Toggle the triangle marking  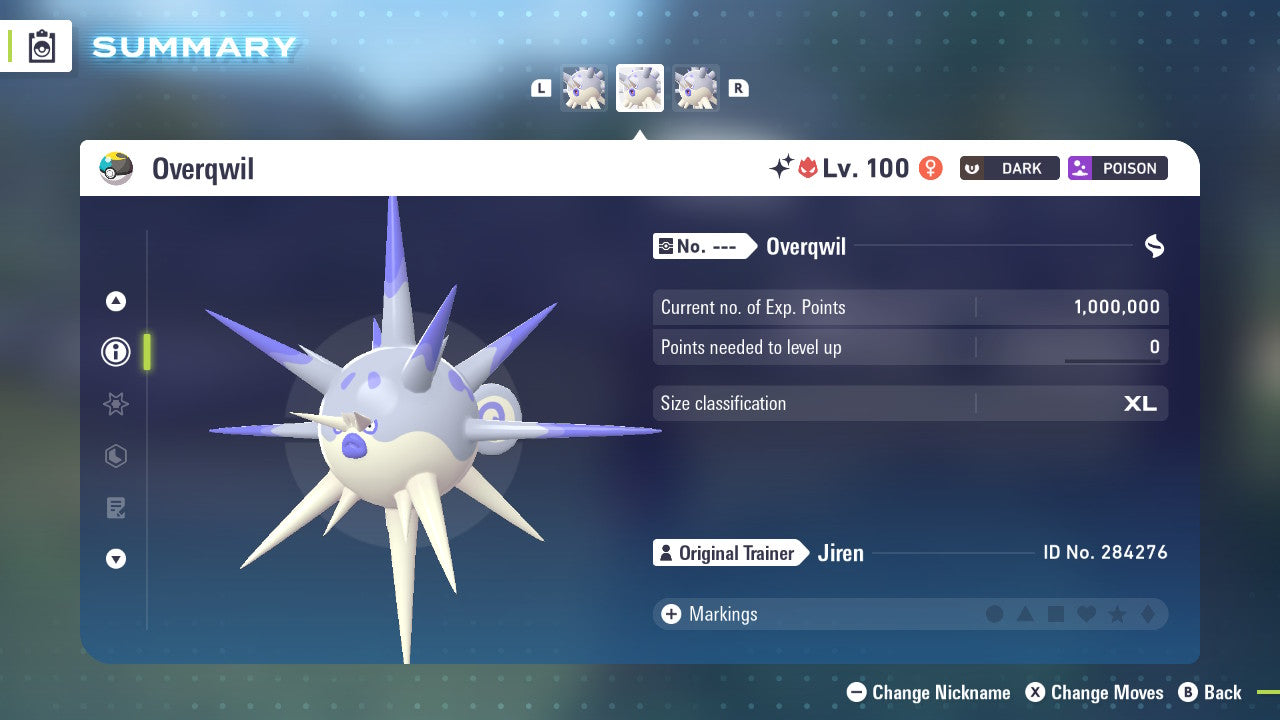click(1025, 614)
